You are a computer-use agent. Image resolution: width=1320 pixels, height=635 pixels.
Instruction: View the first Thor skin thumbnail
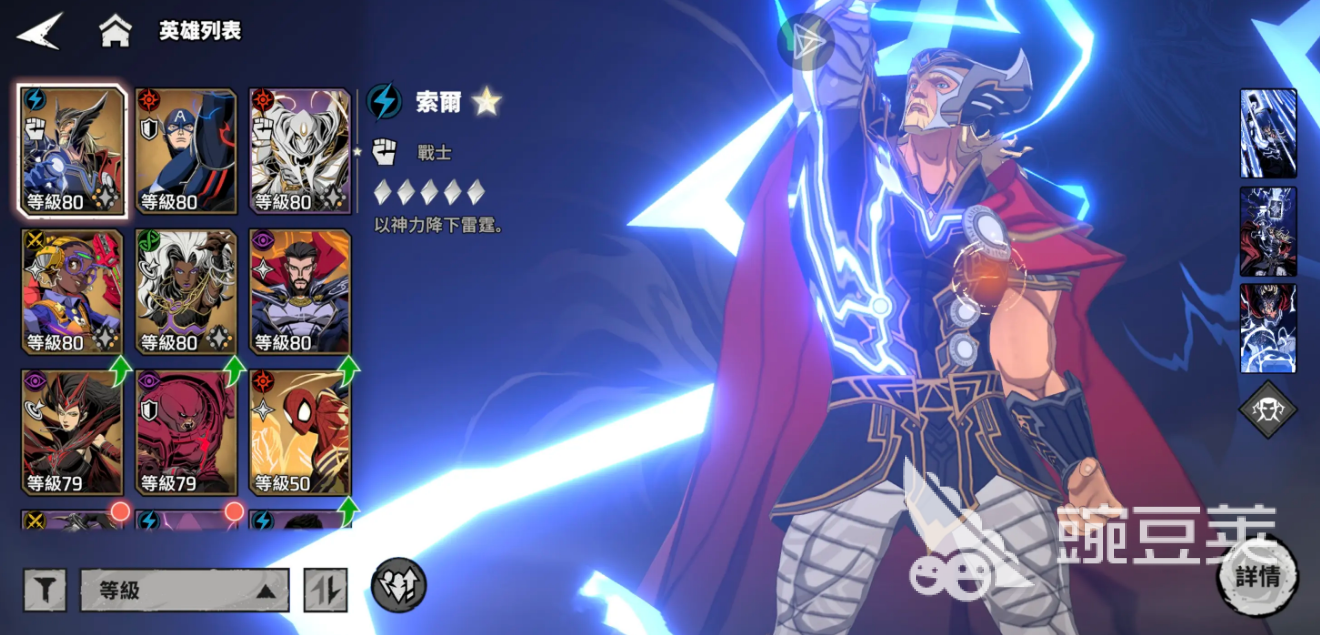(x=1268, y=134)
